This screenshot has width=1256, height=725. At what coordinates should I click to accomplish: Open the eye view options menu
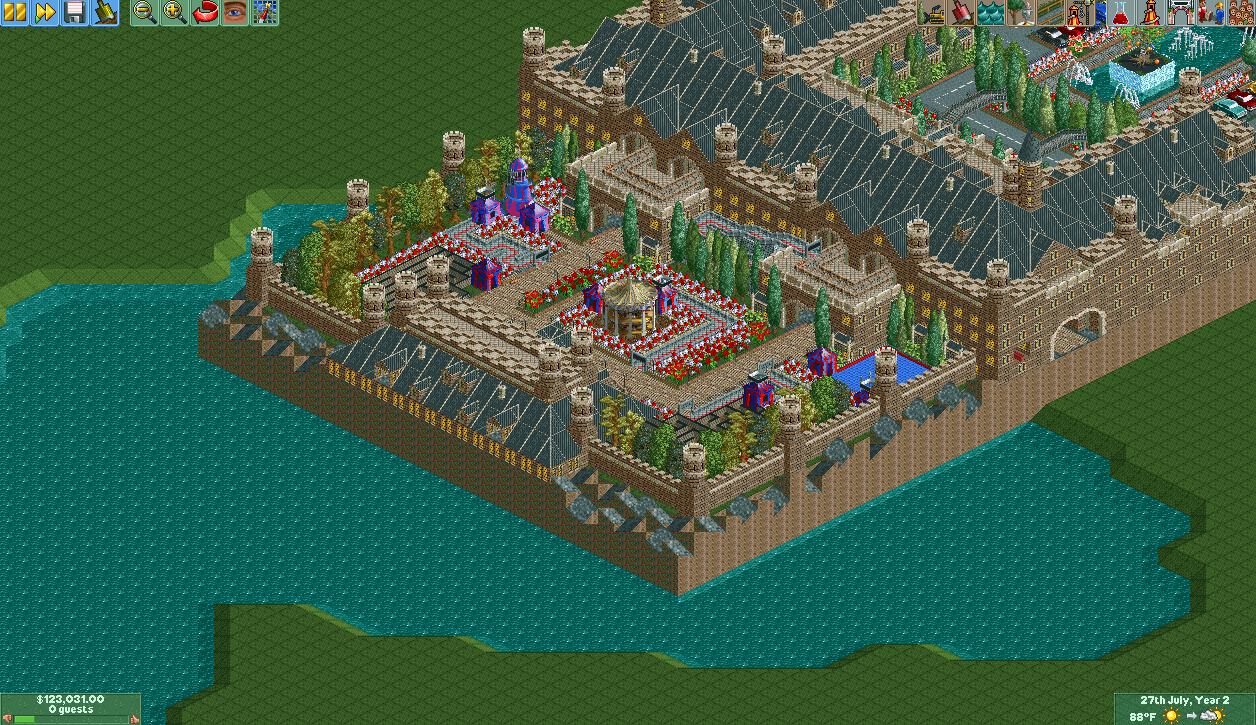(x=235, y=13)
